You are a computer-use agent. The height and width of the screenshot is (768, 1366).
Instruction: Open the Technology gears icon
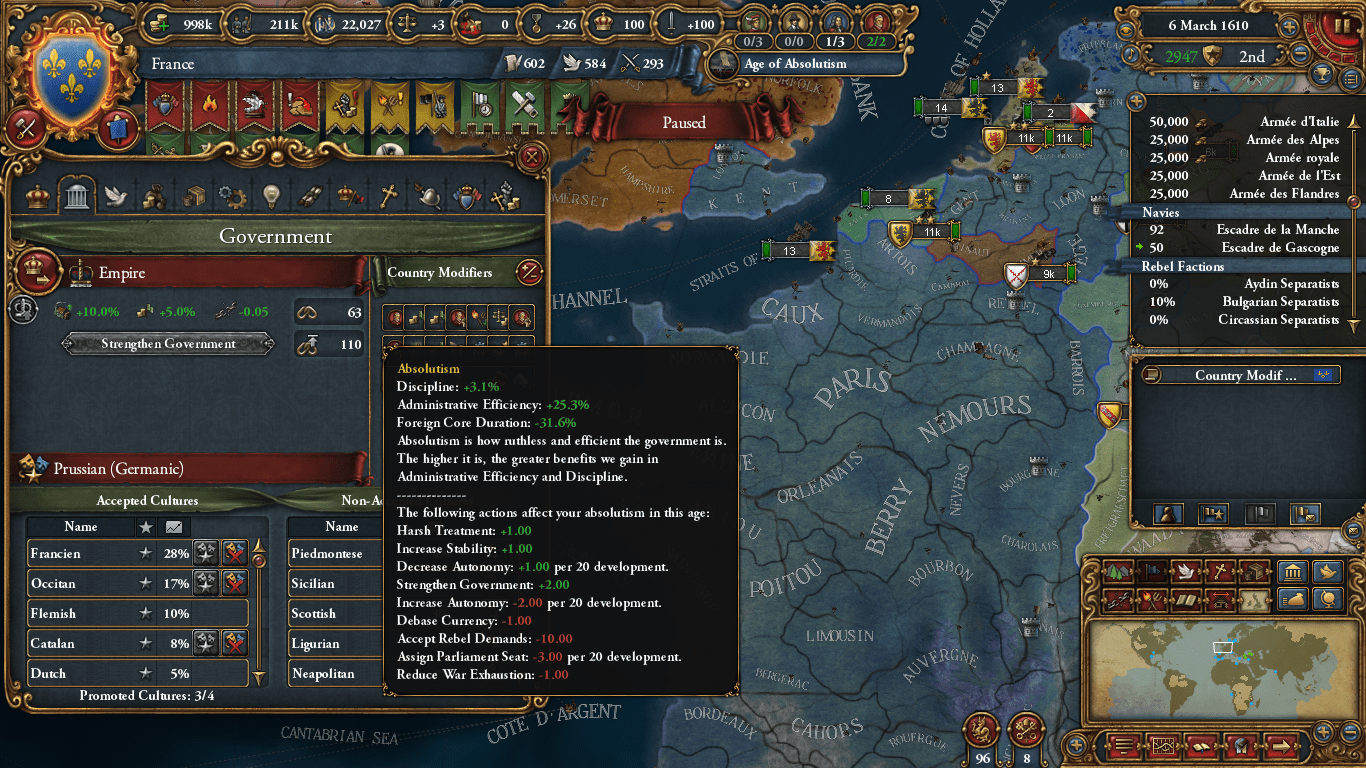[231, 196]
